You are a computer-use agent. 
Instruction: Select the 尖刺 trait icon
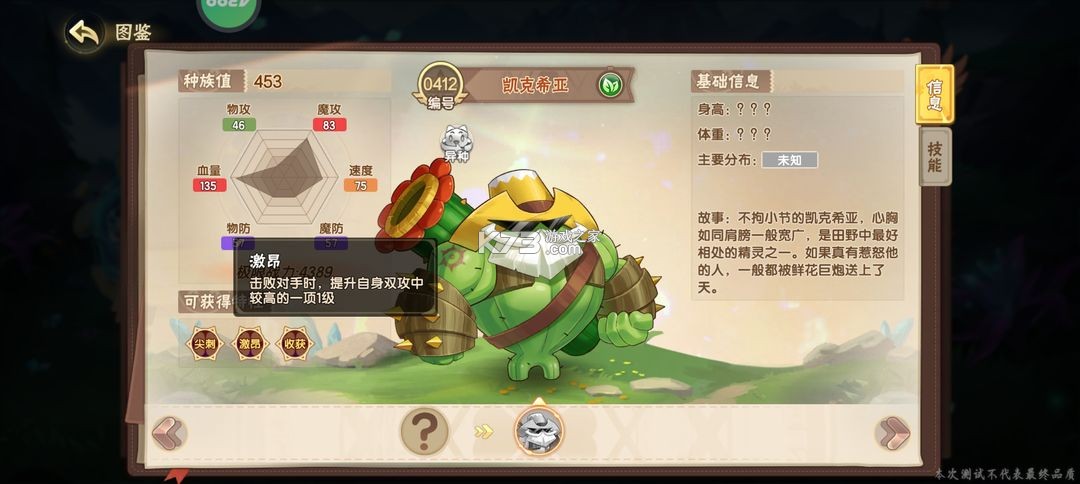coord(204,343)
